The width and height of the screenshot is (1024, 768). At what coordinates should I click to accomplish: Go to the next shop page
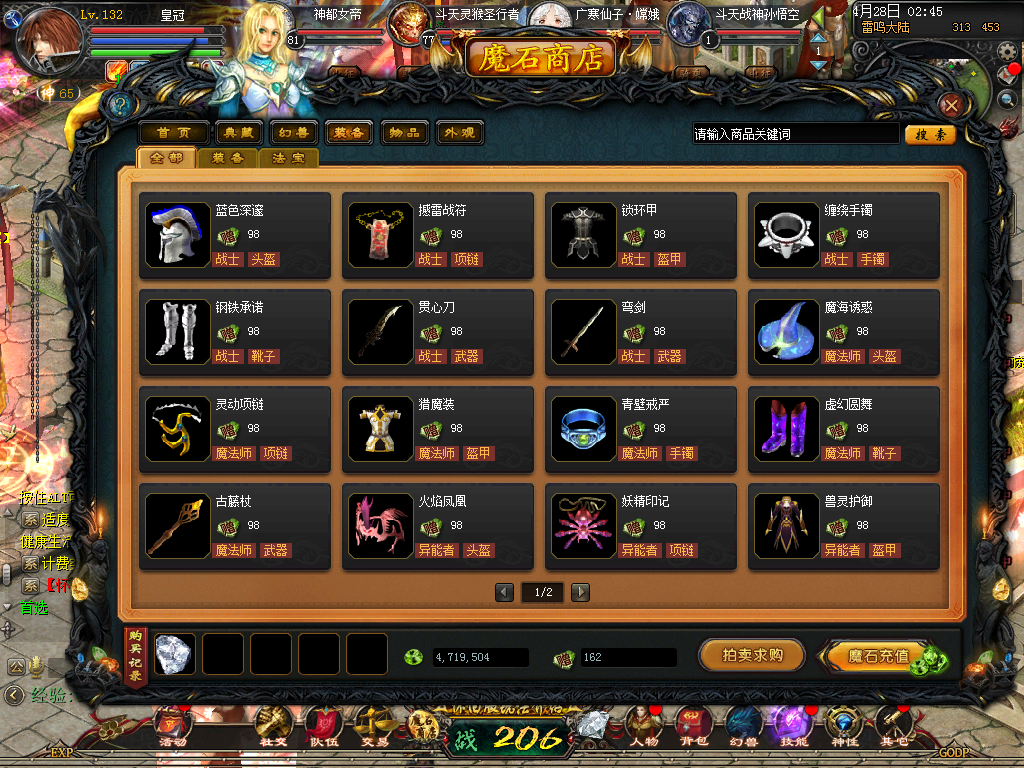[x=580, y=592]
